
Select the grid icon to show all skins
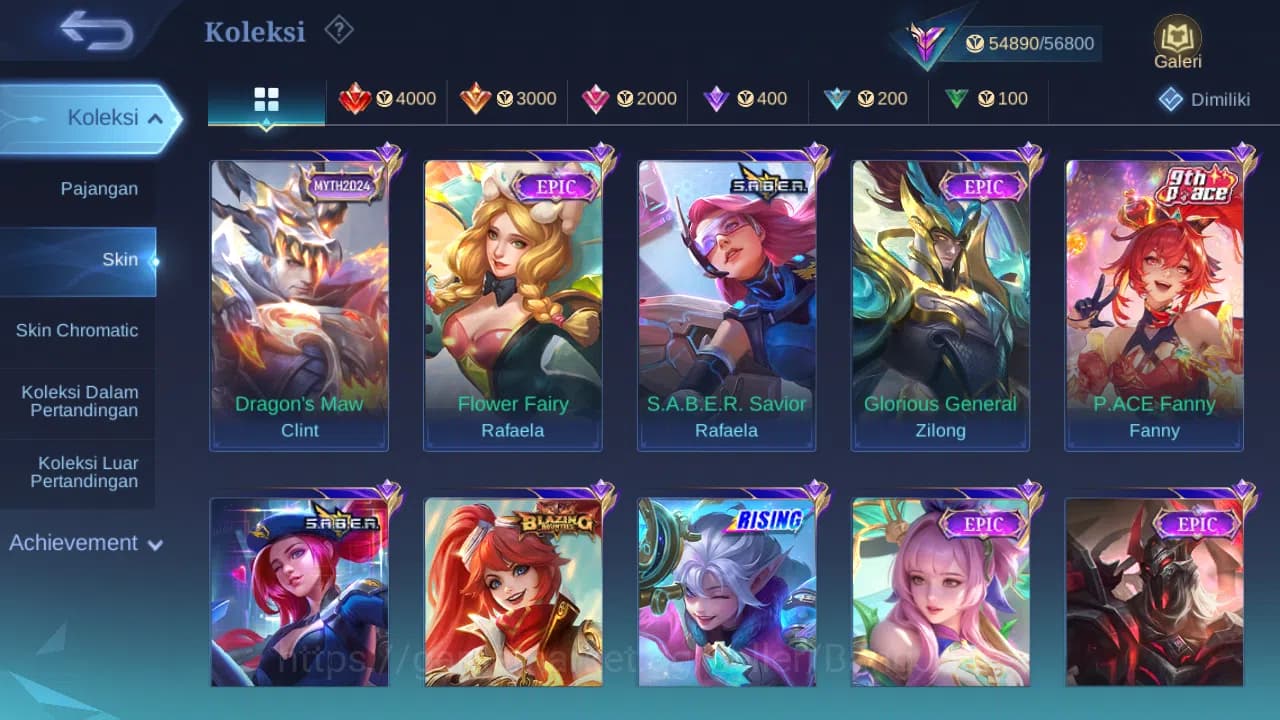point(265,100)
